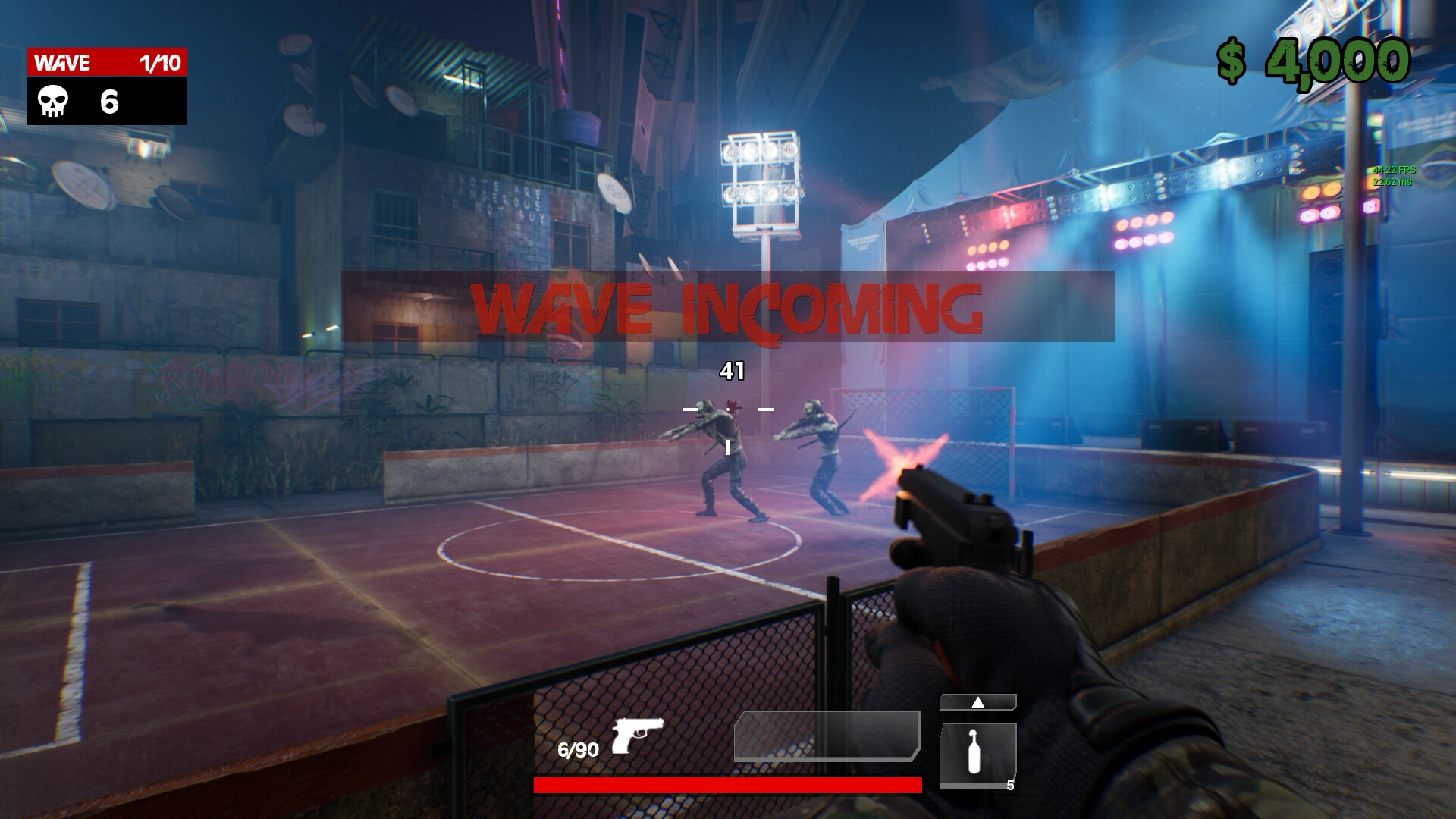Select the WAVE 1/10 counter tab
The image size is (1456, 819).
tap(106, 62)
